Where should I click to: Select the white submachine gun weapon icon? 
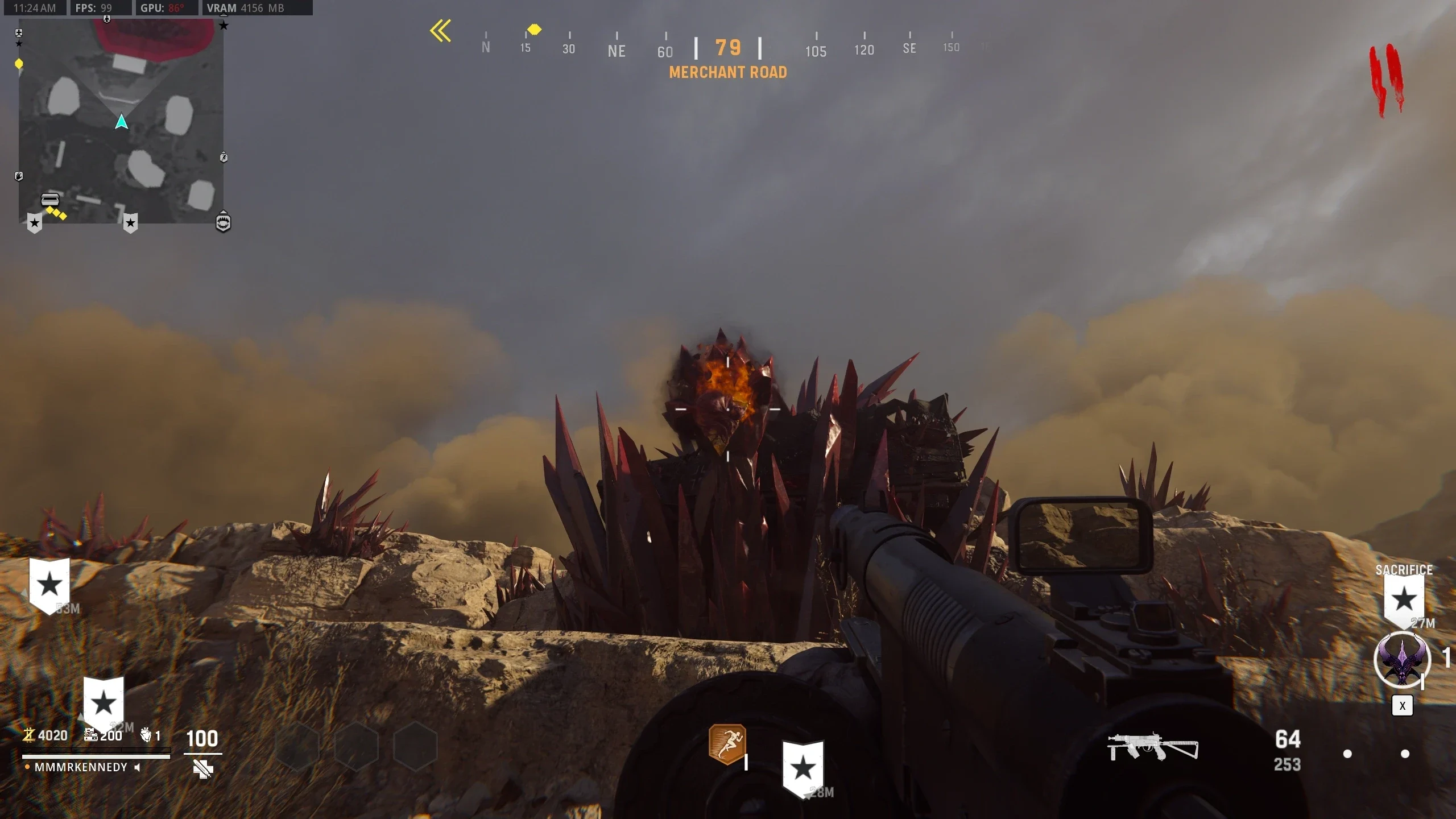point(1152,747)
